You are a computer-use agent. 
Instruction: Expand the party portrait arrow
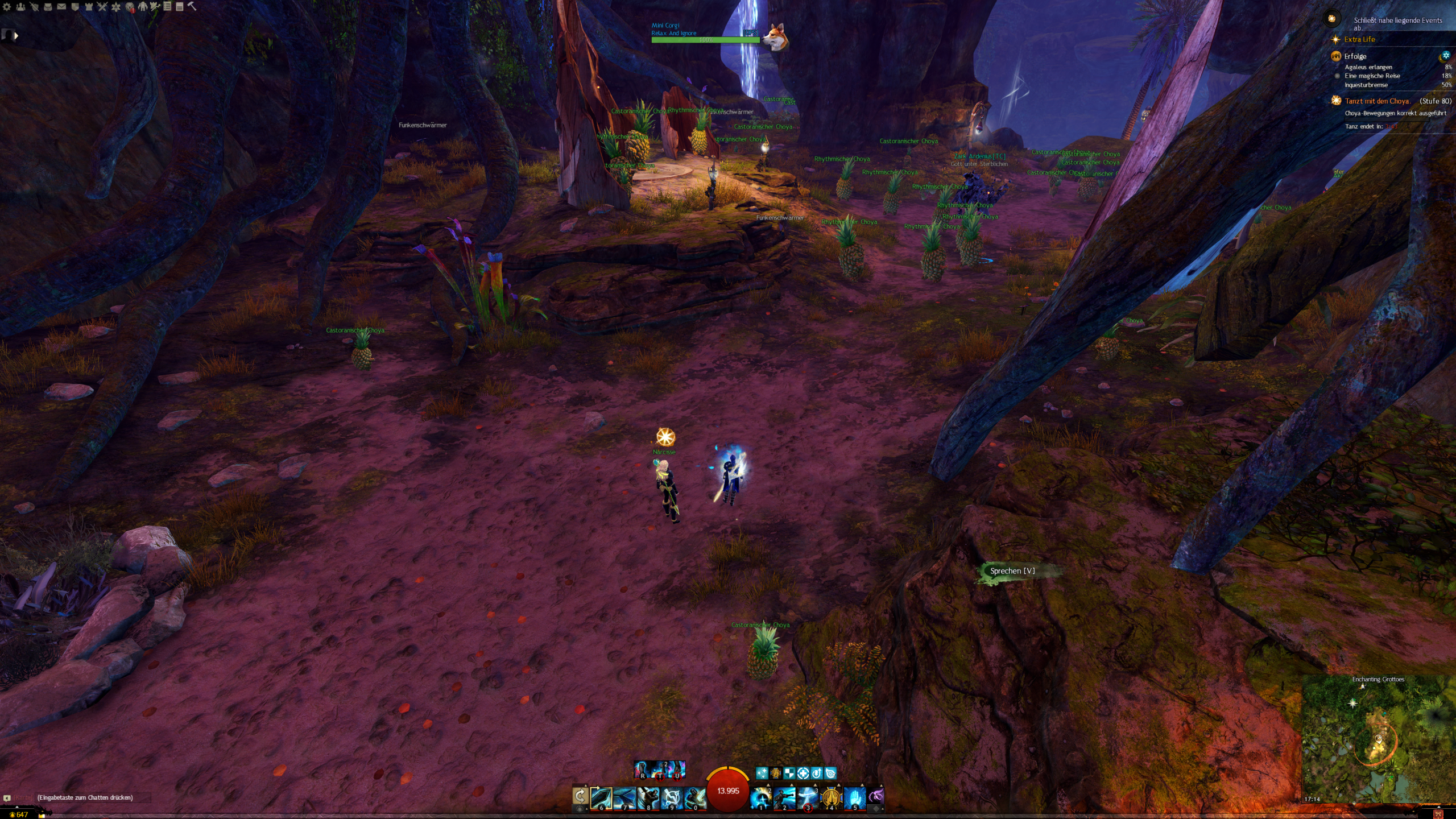(x=16, y=36)
